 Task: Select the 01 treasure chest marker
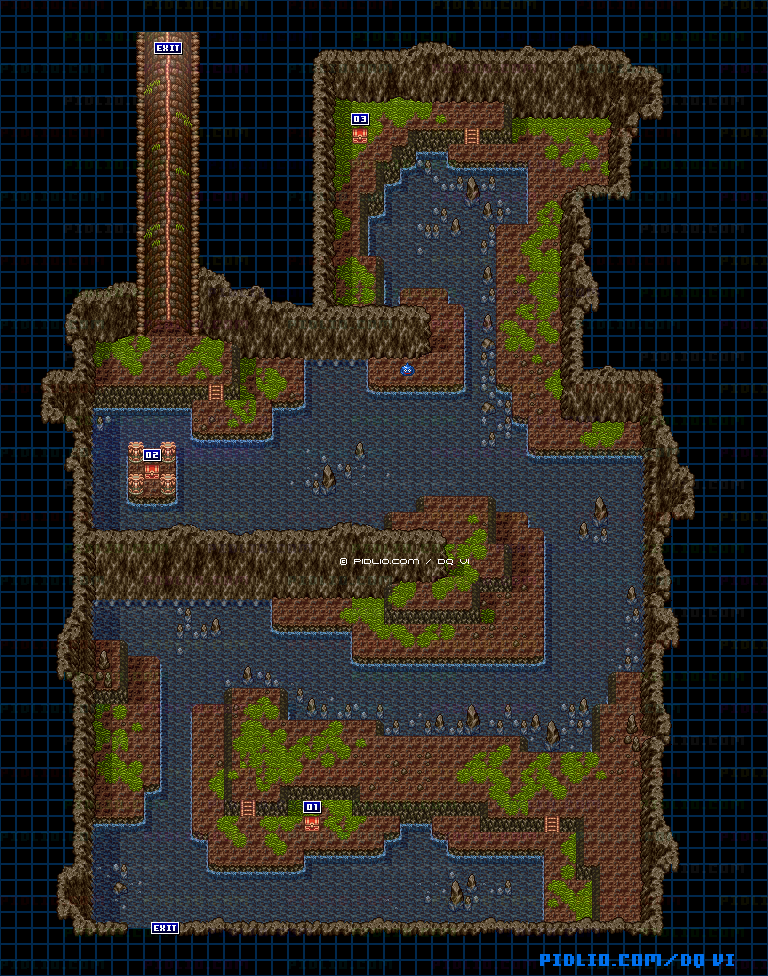(312, 807)
